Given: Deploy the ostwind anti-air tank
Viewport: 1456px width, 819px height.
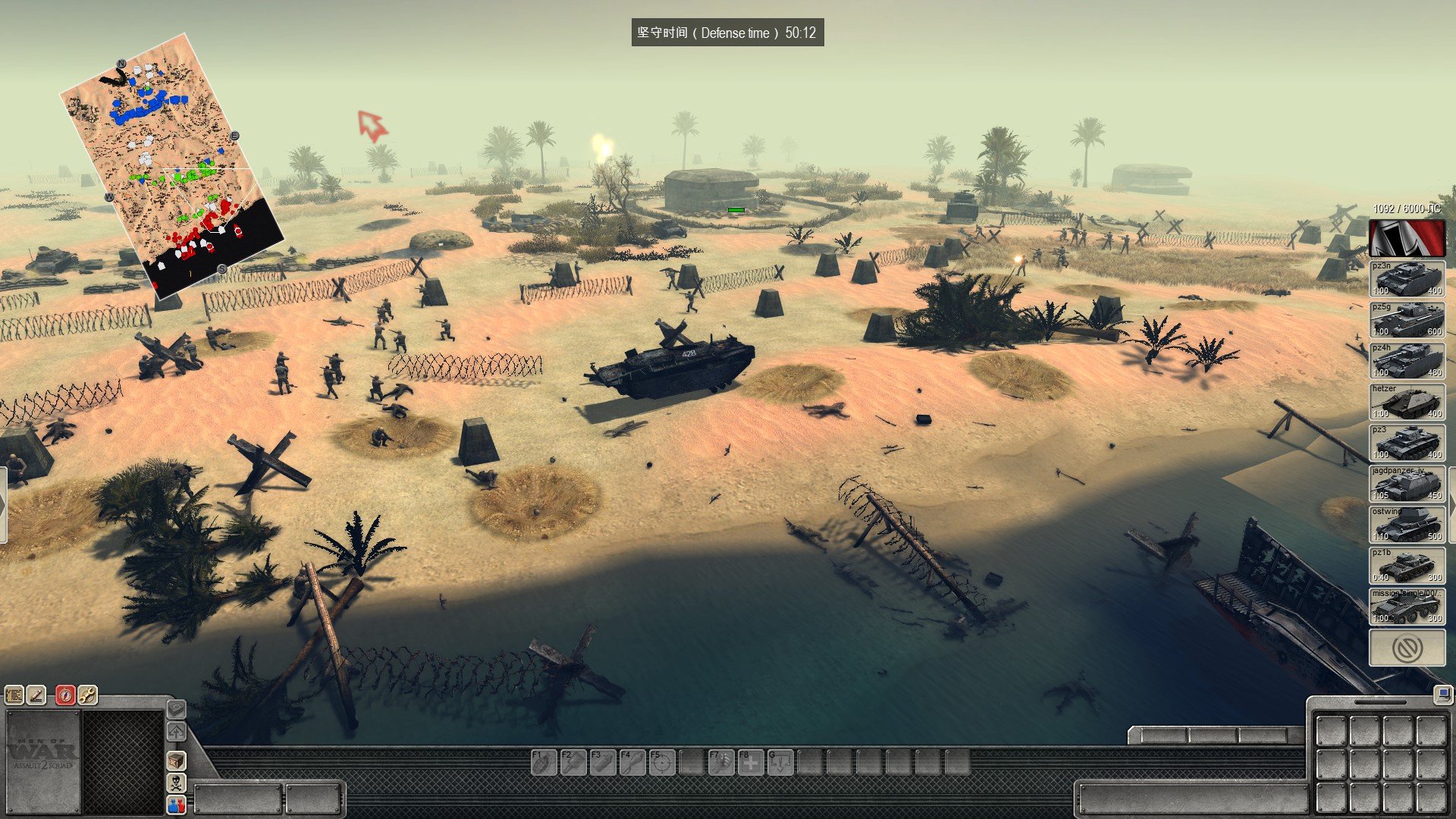Looking at the screenshot, I should 1407,524.
